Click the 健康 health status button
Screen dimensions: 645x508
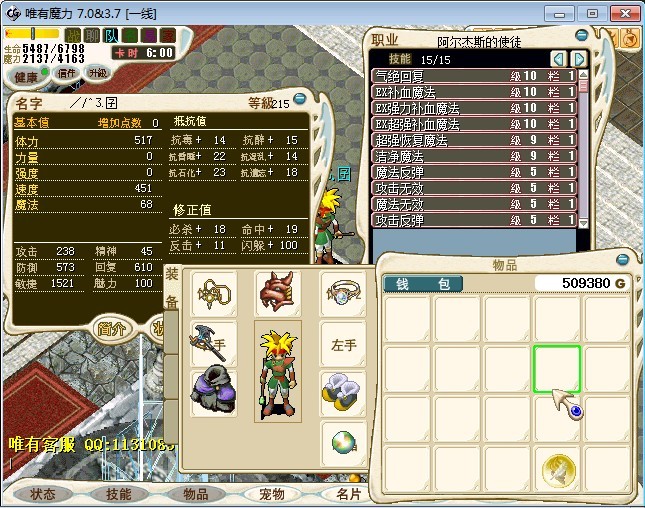pos(26,76)
